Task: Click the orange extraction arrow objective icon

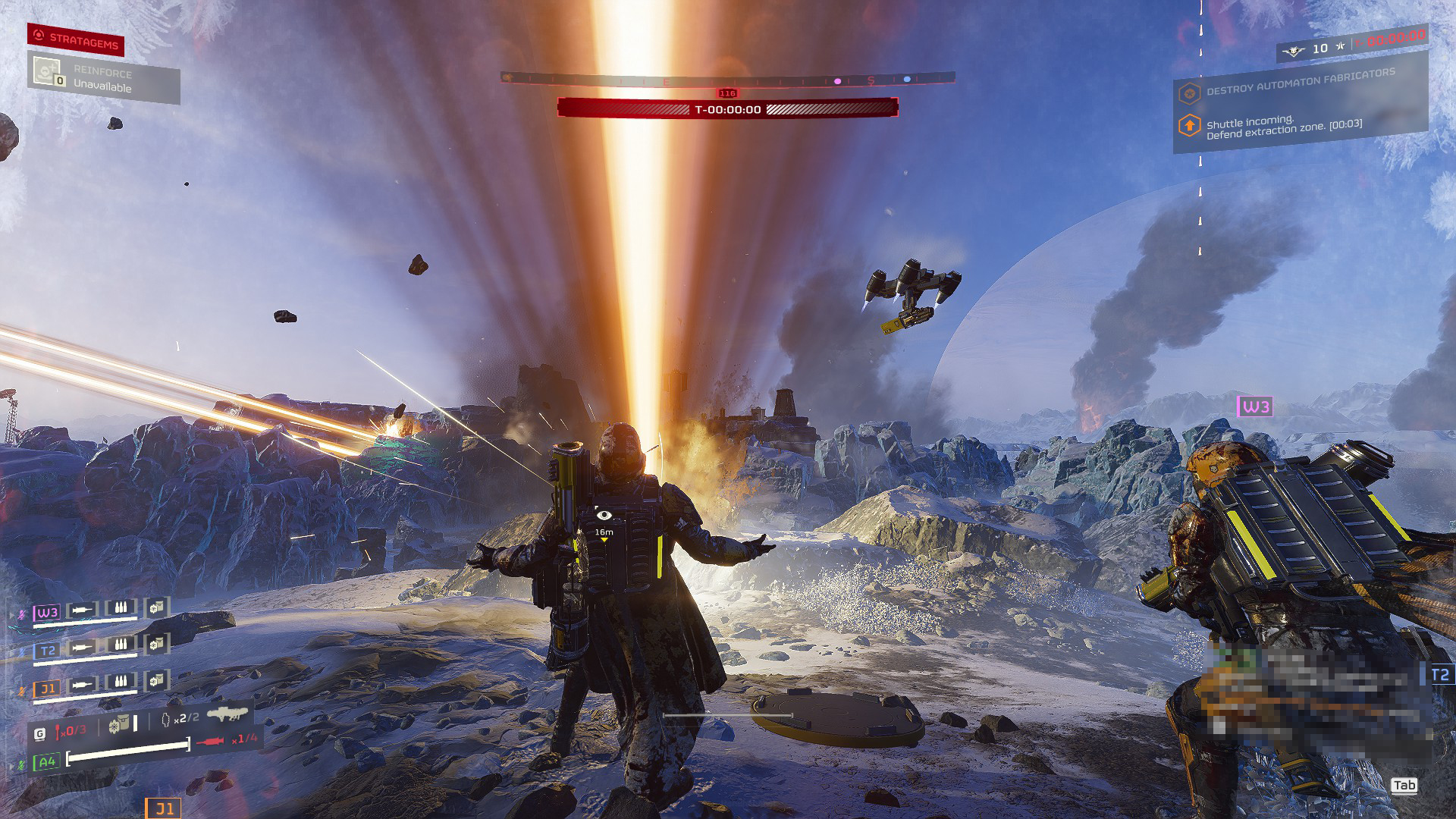Action: pos(1189,125)
